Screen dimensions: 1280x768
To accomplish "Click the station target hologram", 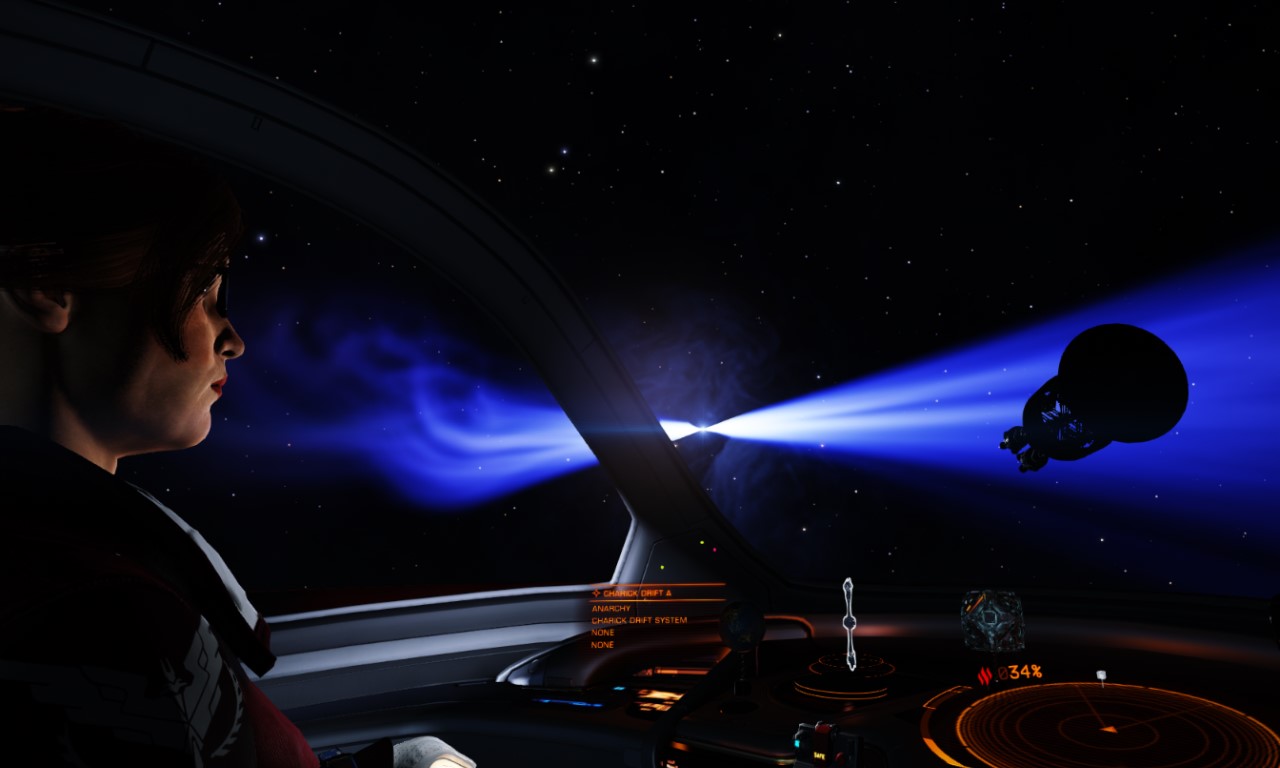I will [992, 620].
